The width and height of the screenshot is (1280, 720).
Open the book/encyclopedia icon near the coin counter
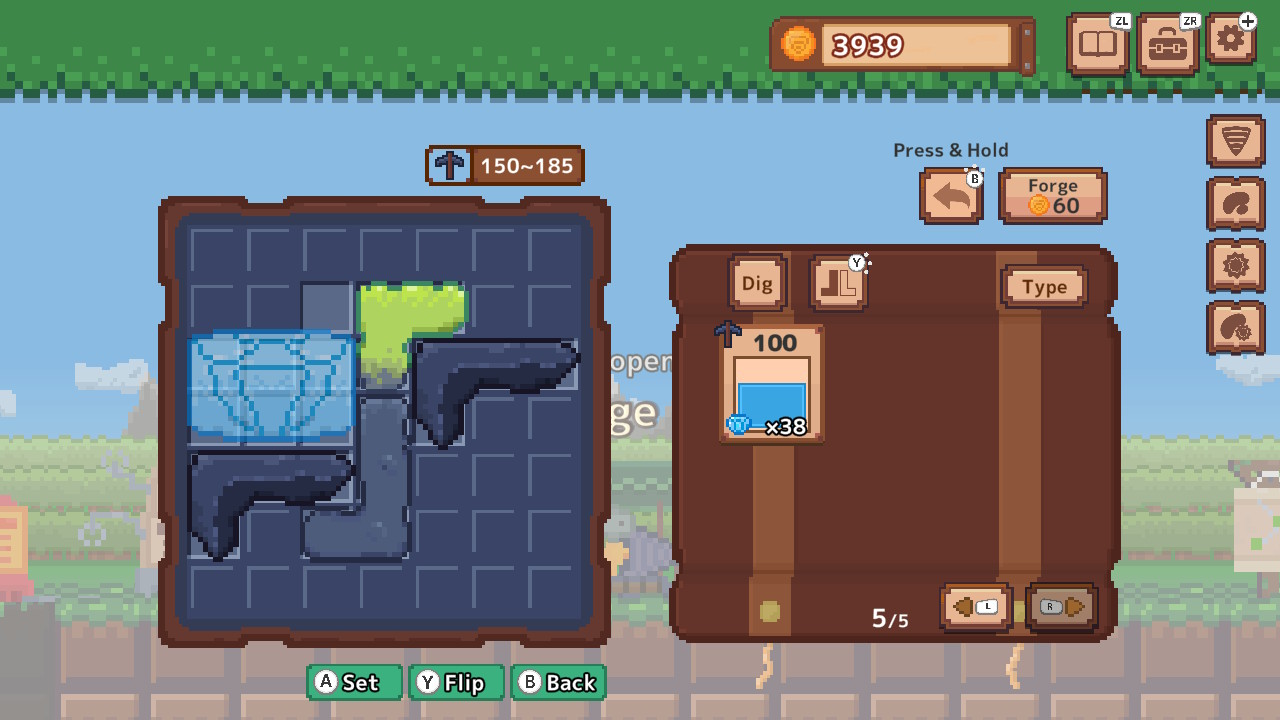tap(1097, 44)
